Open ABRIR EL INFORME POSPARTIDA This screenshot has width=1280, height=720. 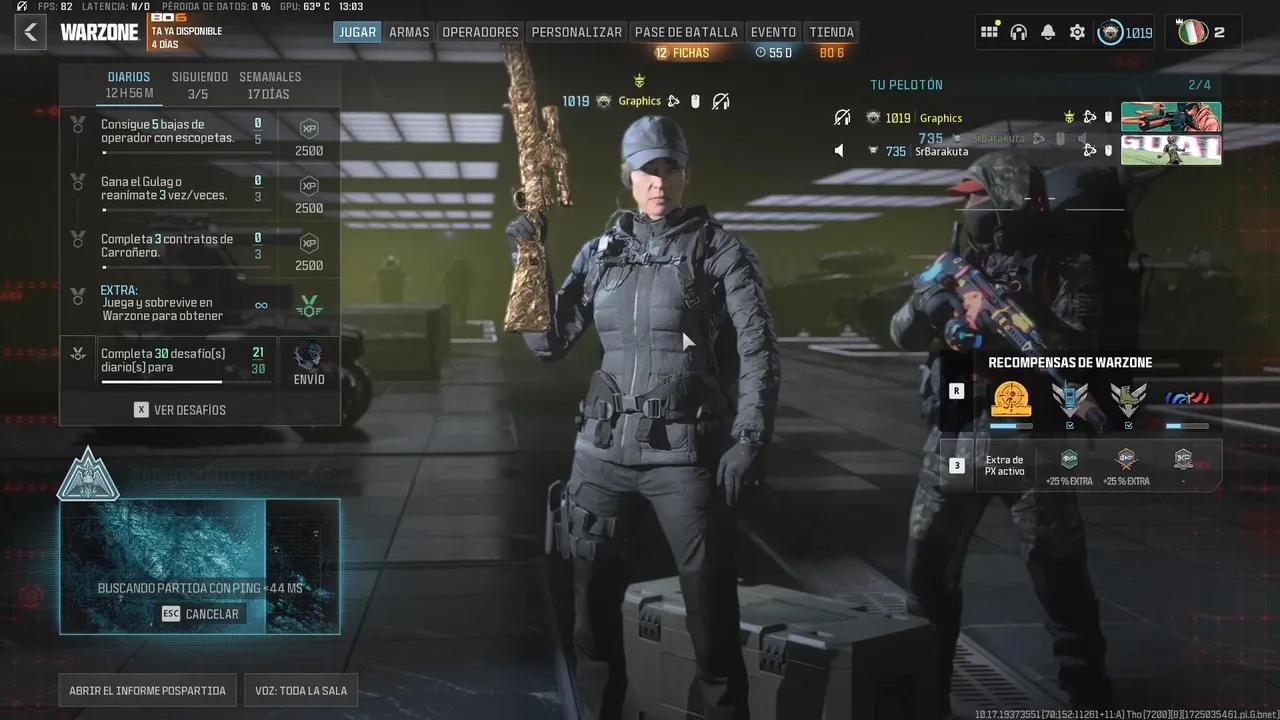pos(146,690)
